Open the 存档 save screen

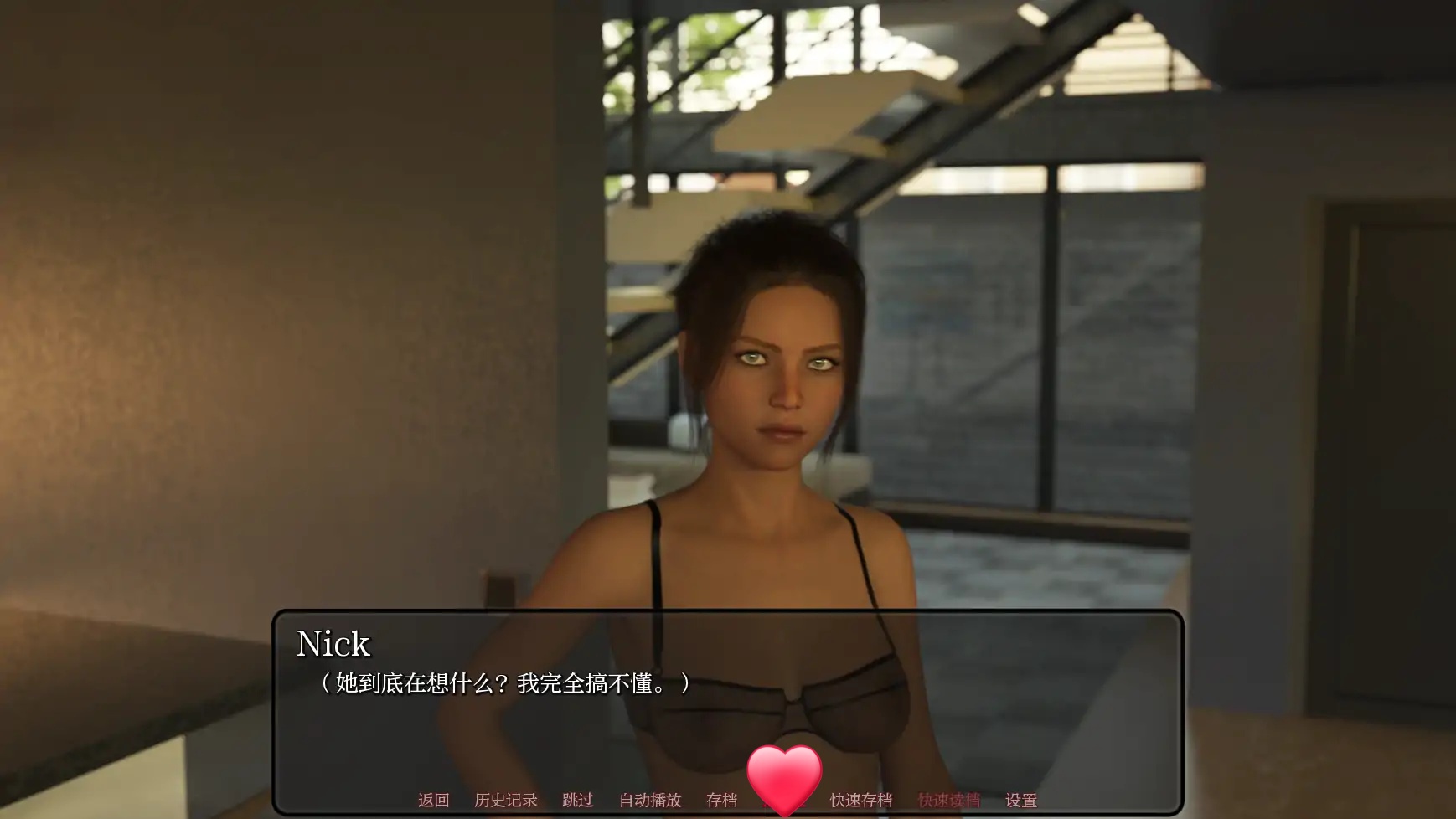722,800
